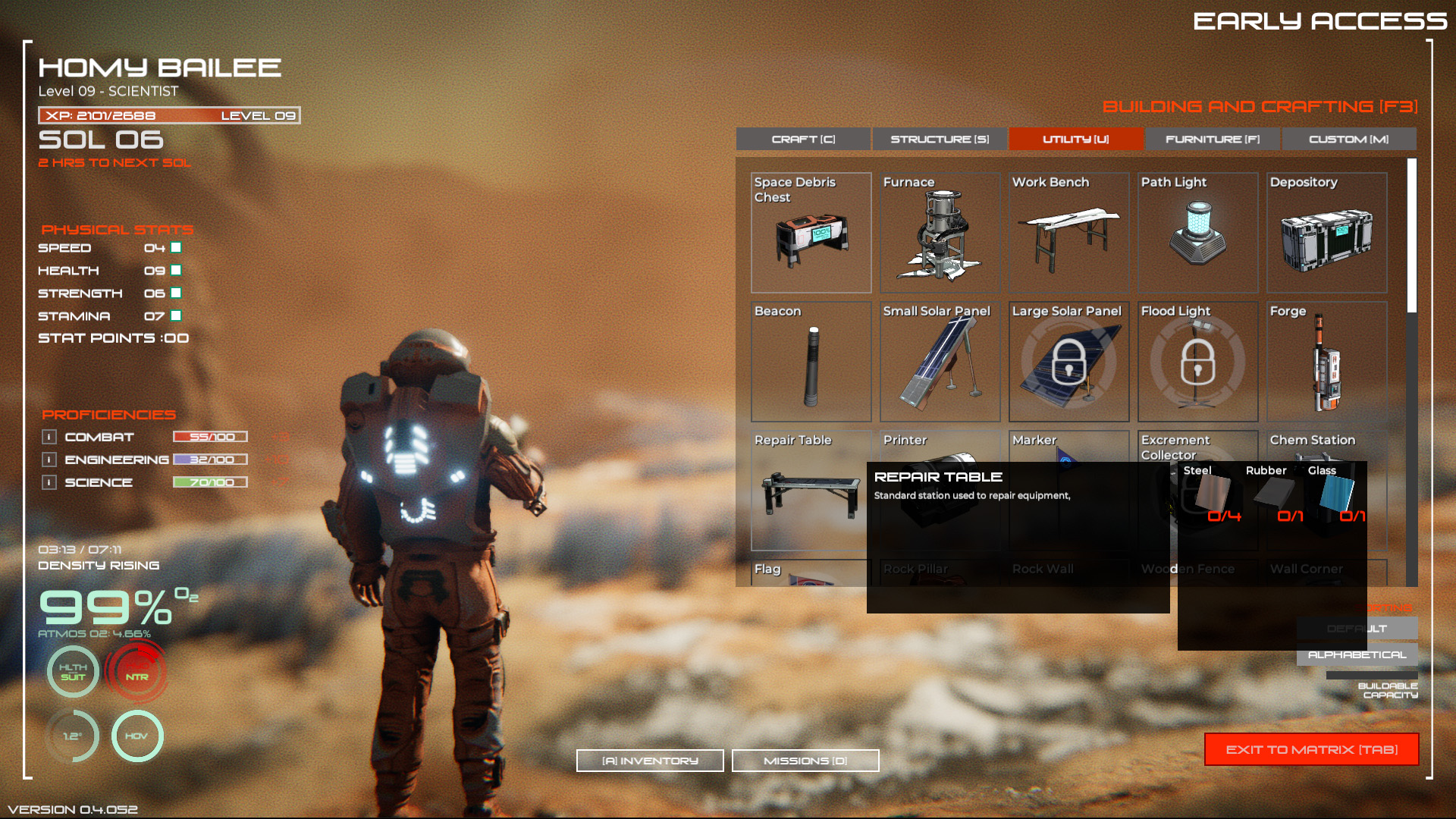Open the Craft [C] tab
Image resolution: width=1456 pixels, height=819 pixels.
(x=803, y=139)
